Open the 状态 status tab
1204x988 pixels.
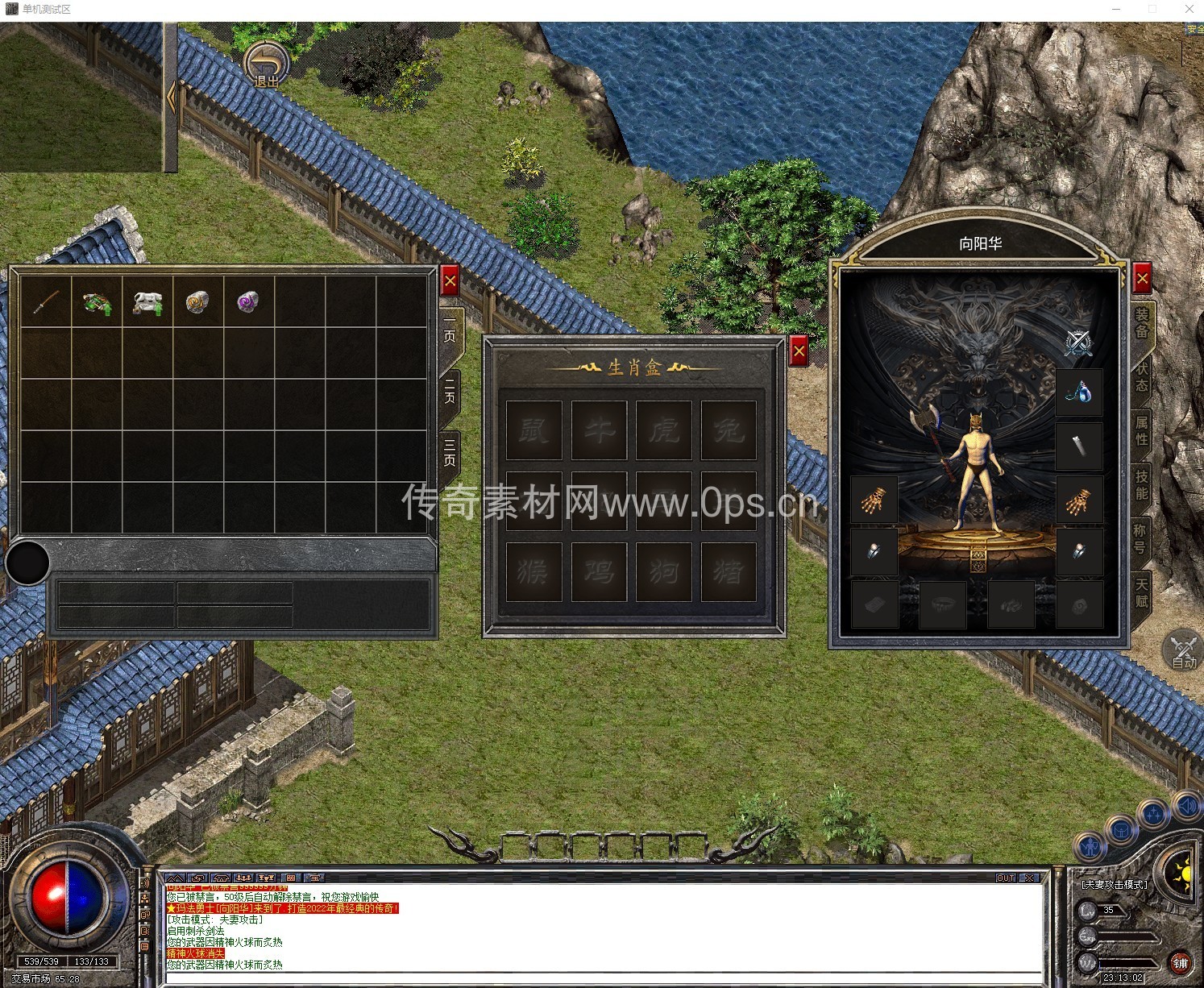[x=1141, y=376]
